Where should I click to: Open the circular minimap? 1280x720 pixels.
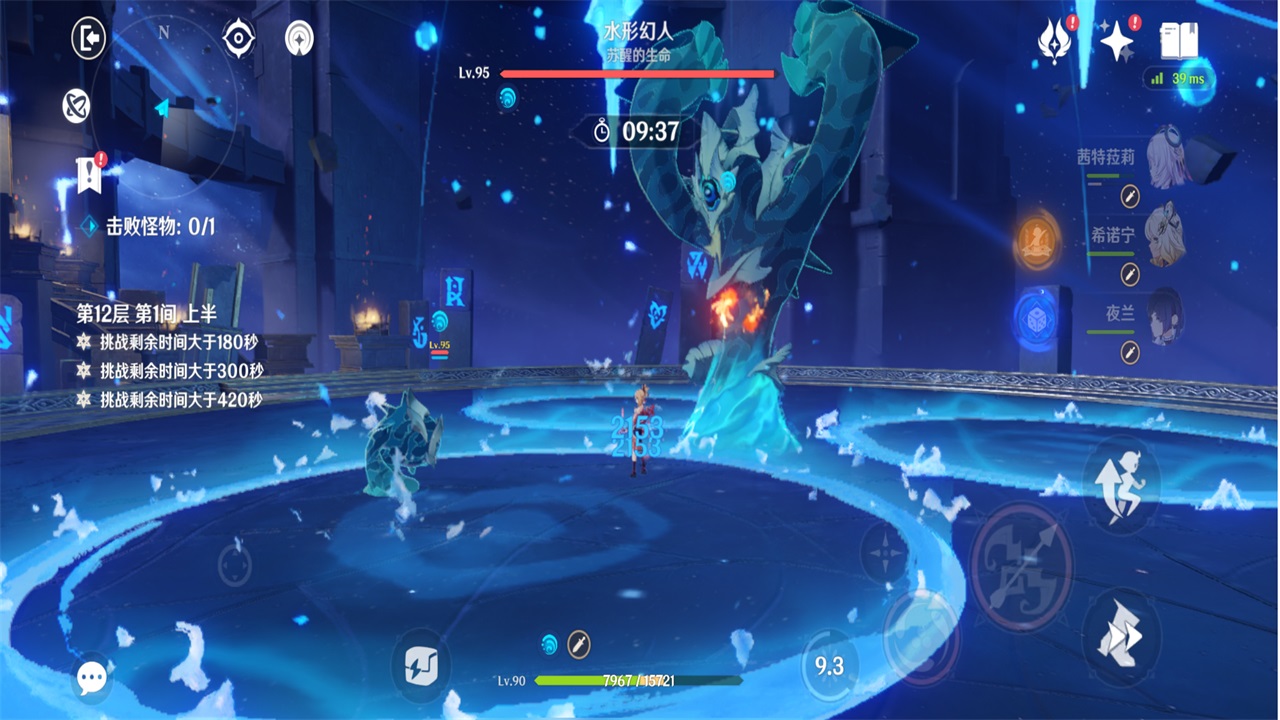point(170,100)
